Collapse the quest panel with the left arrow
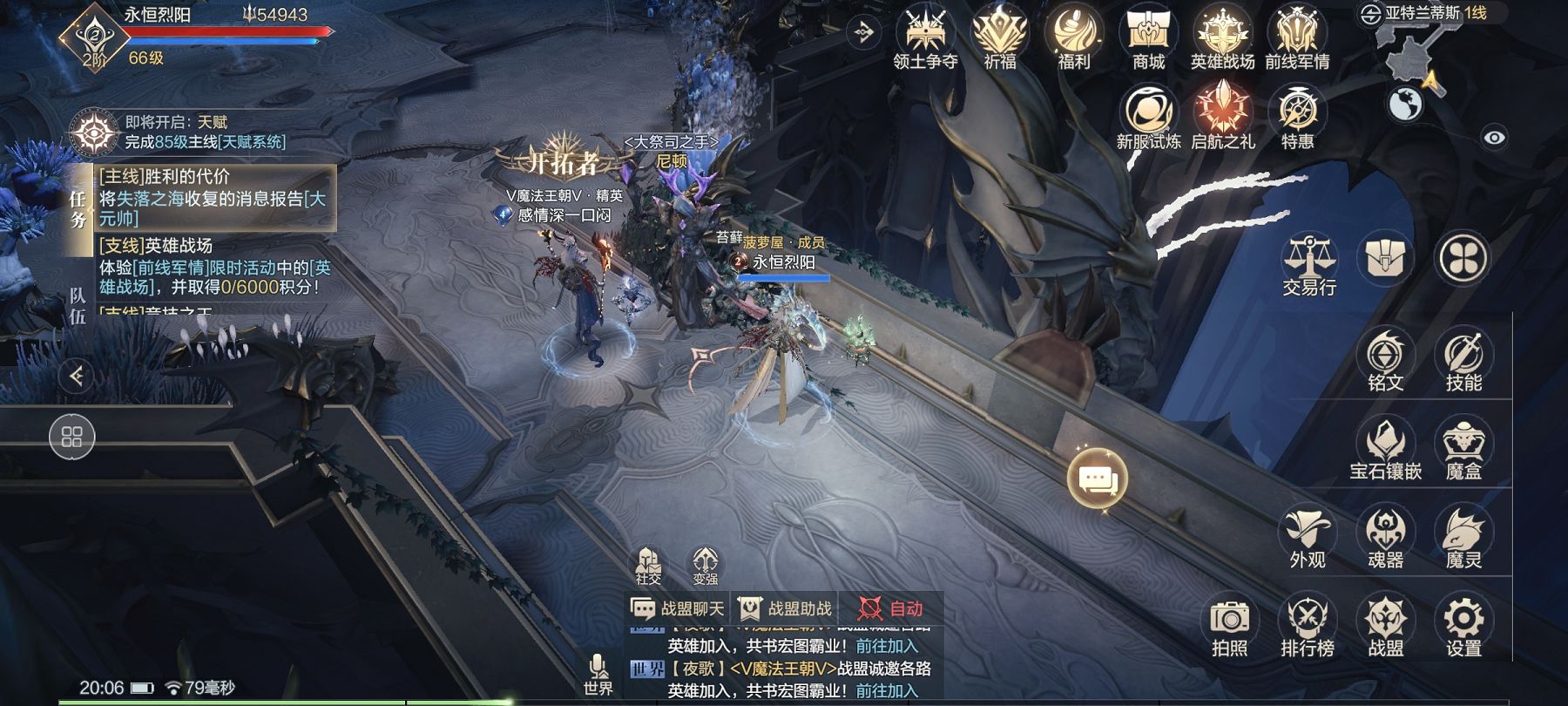The height and width of the screenshot is (706, 1568). click(x=77, y=375)
